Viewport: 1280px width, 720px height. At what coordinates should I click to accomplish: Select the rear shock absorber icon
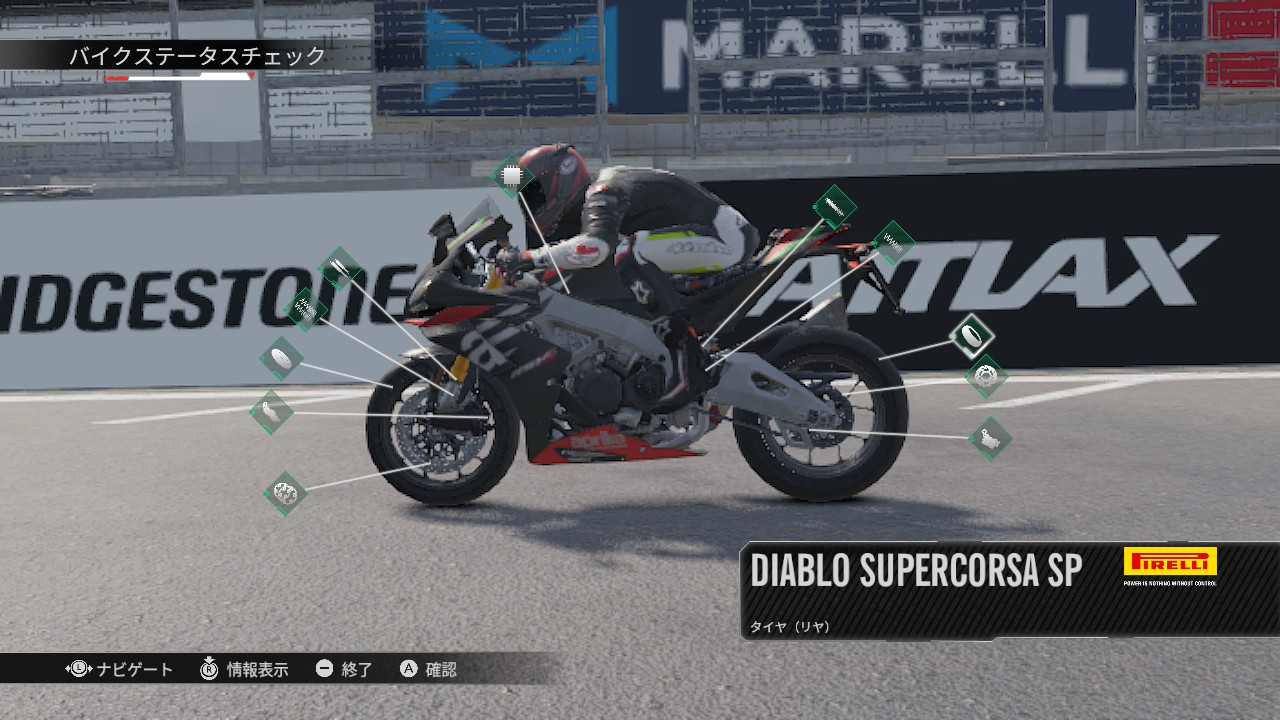pos(834,208)
